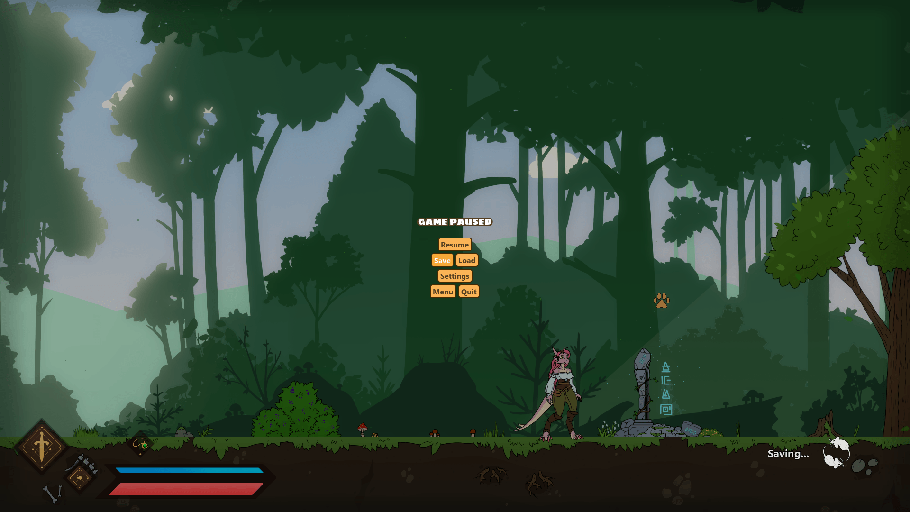Open the Settings menu
910x512 pixels.
tap(454, 276)
